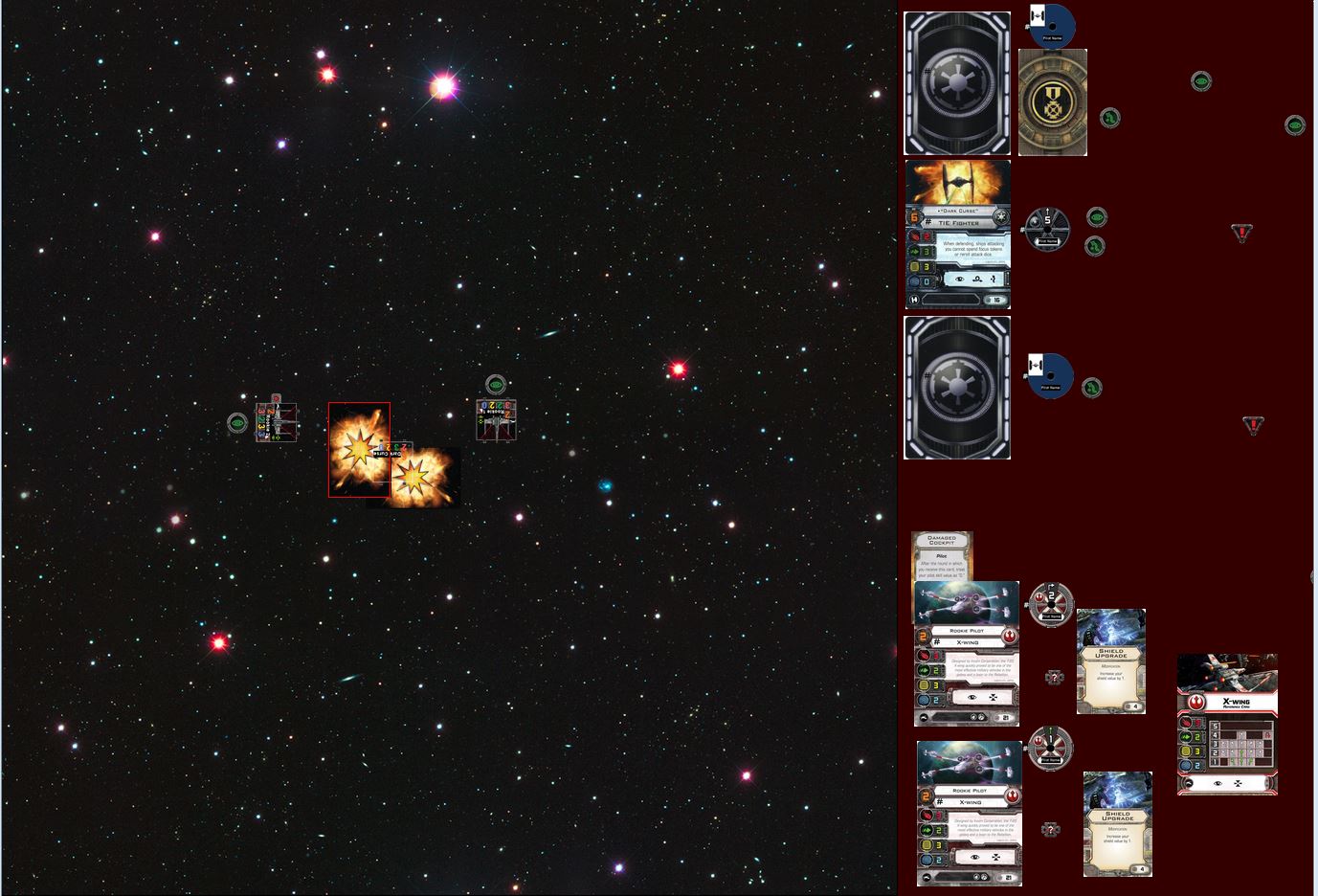This screenshot has width=1318, height=896.
Task: Select the Imperial maneuver dial showing speed 5
Action: click(1047, 229)
